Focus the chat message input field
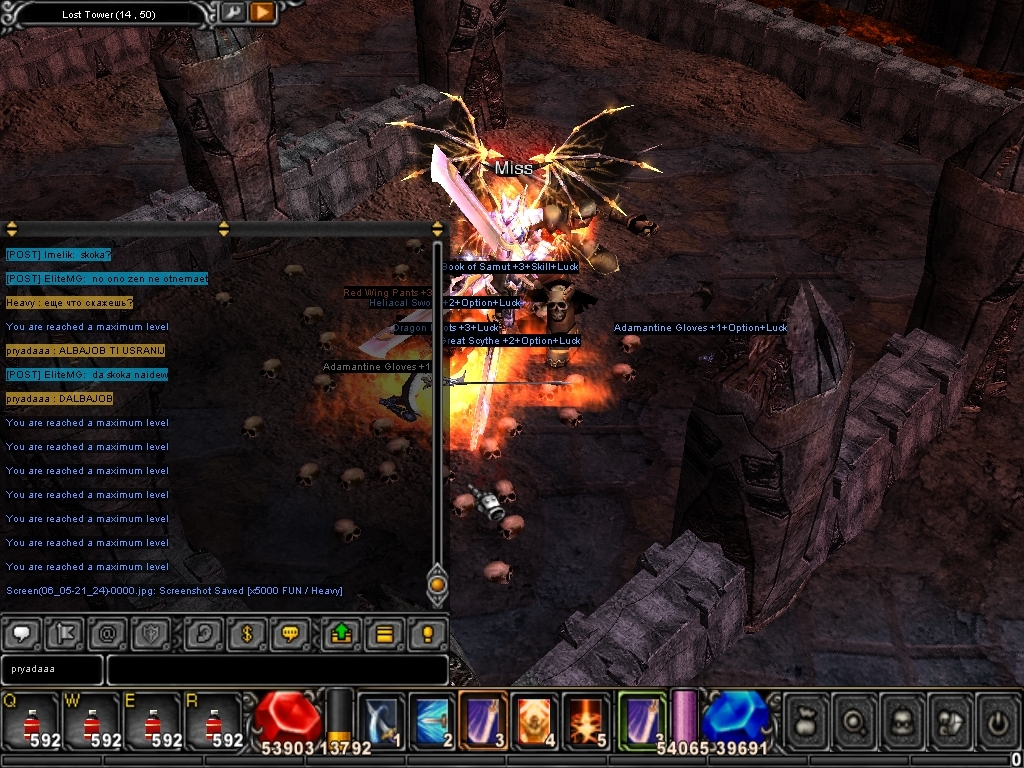The height and width of the screenshot is (768, 1024). [x=277, y=669]
